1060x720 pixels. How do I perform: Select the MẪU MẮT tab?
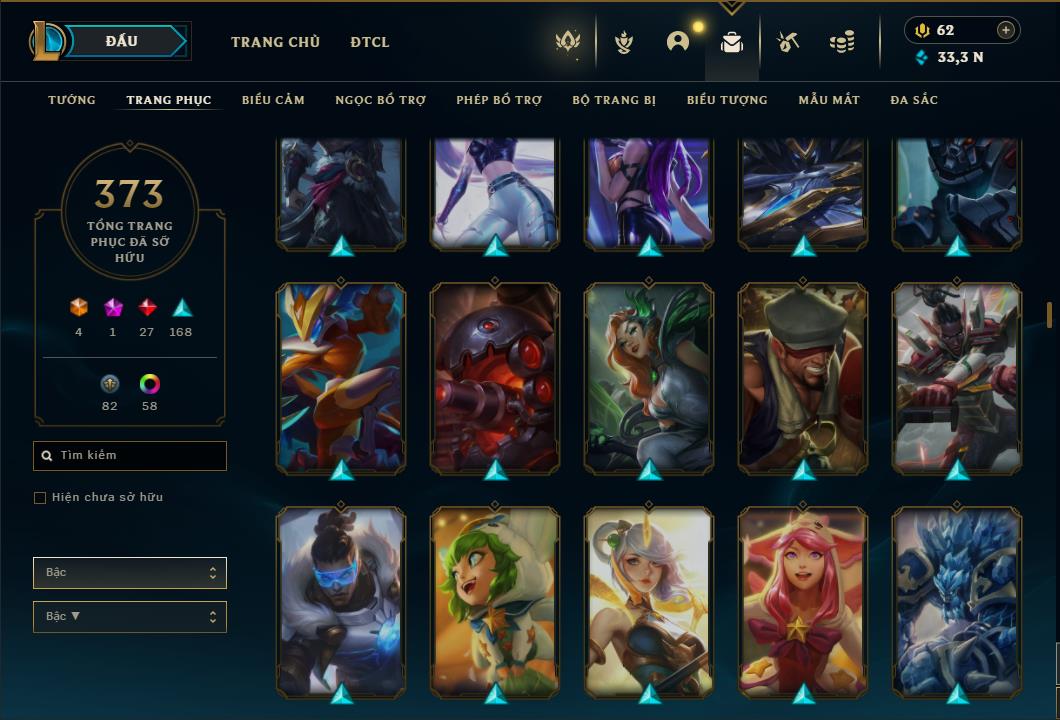(x=829, y=100)
